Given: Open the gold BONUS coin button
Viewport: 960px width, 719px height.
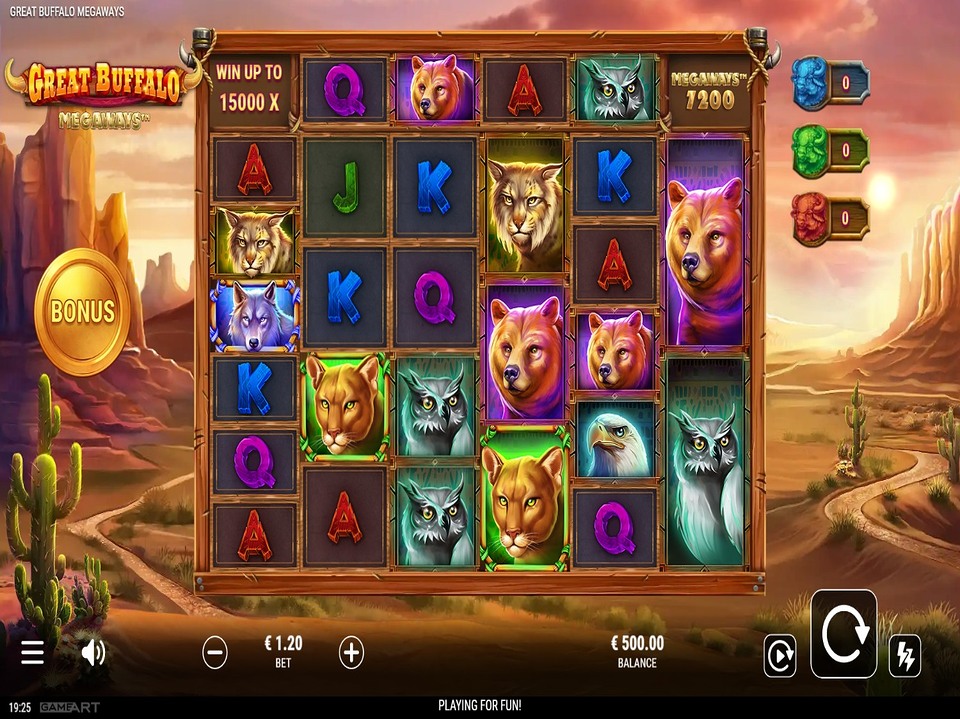Looking at the screenshot, I should point(82,311).
